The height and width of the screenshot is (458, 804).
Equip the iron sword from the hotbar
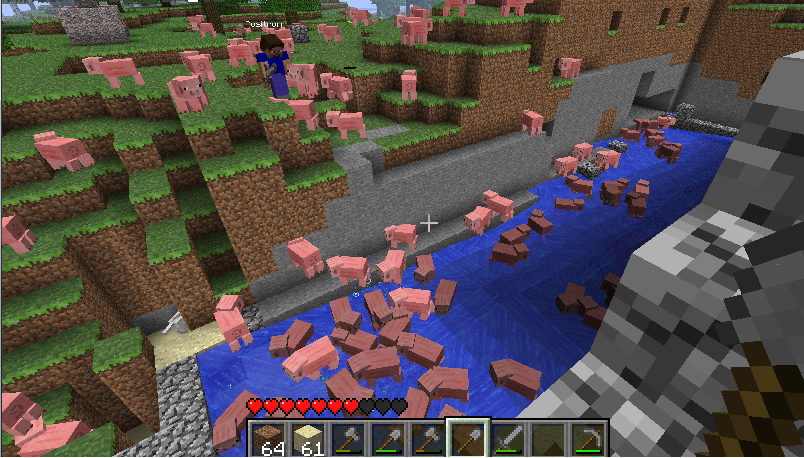point(507,439)
